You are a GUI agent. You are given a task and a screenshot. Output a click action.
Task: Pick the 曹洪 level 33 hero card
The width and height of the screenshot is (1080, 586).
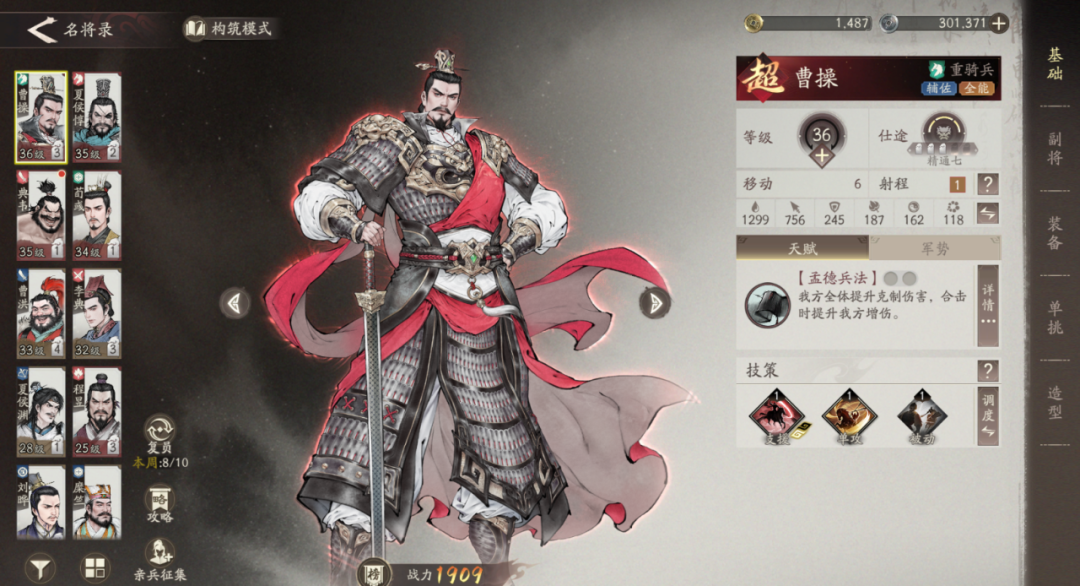coord(41,313)
